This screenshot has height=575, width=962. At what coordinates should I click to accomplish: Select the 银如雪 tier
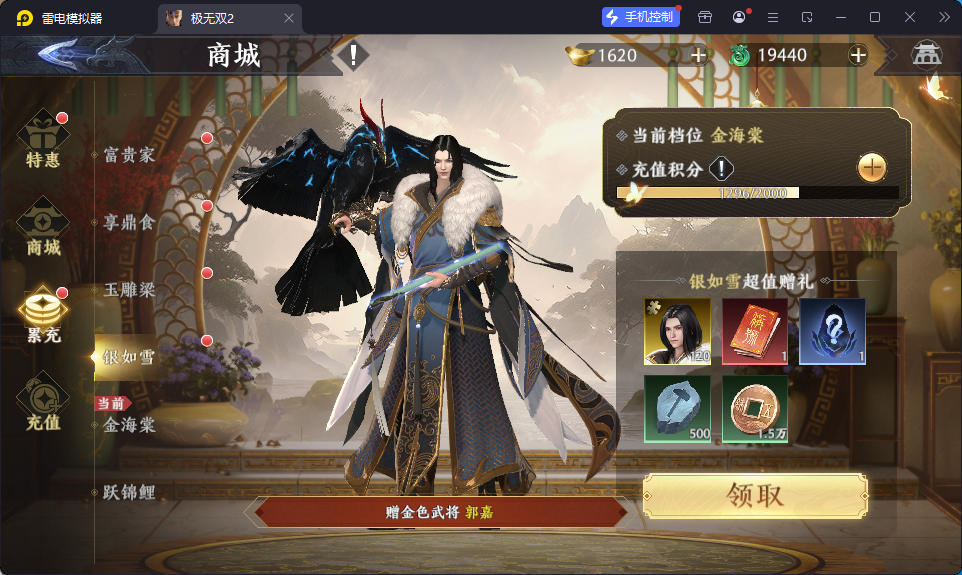130,357
